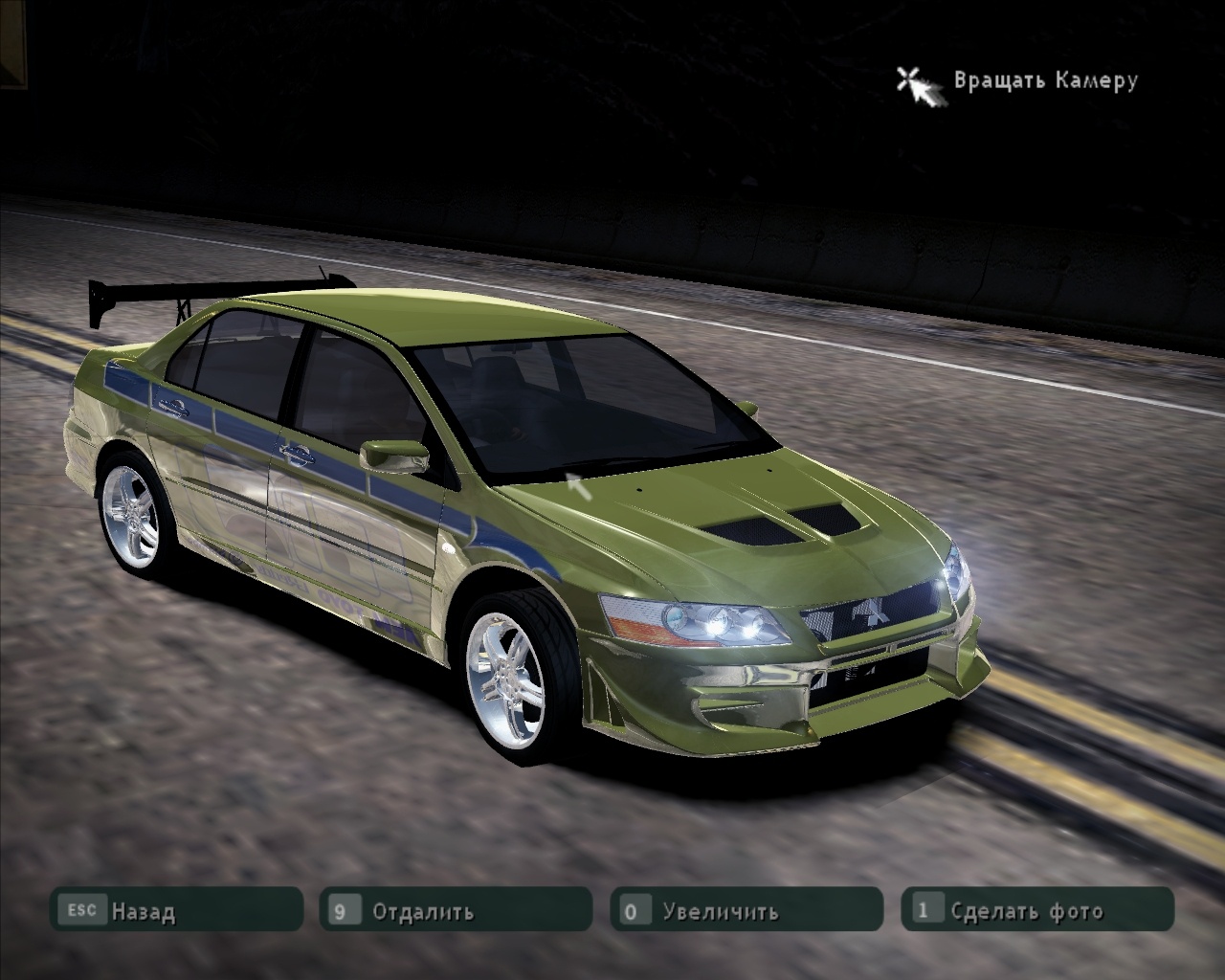Go back with the Назад button
Viewport: 1225px width, 980px height.
pos(177,910)
